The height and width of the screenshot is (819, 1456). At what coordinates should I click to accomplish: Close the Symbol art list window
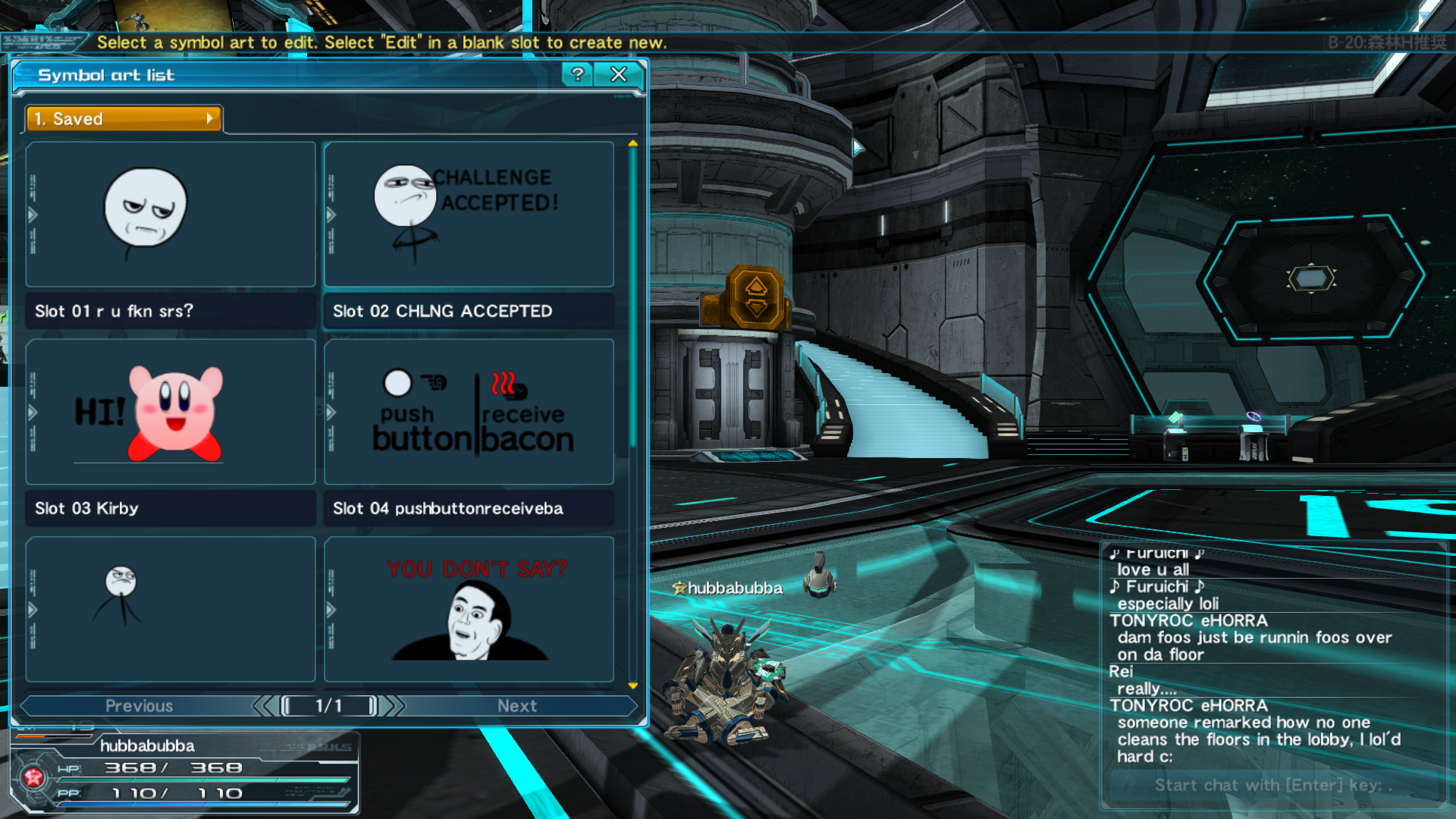coord(619,74)
